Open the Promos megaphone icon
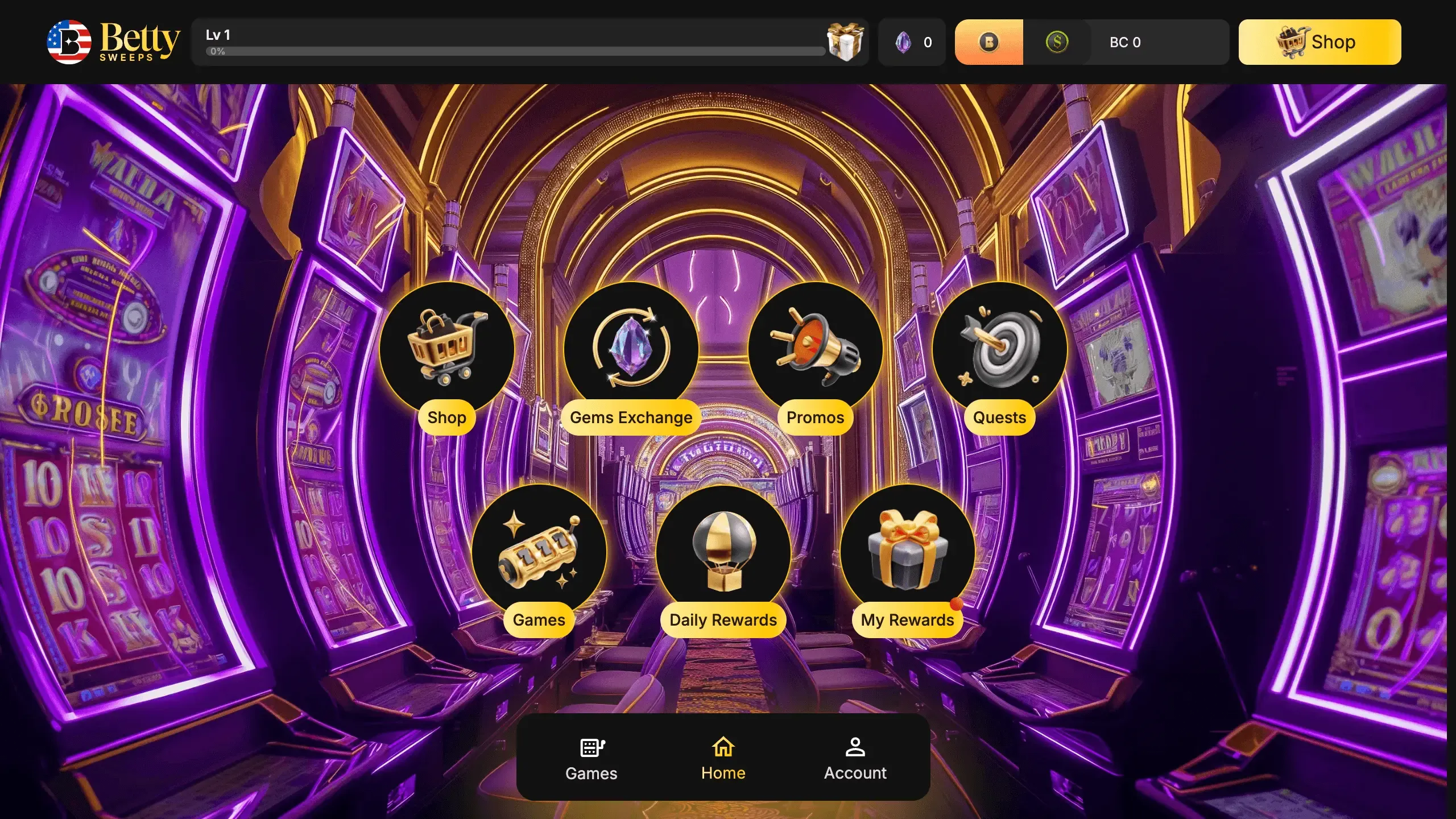Screen dimensions: 1456x819 point(814,347)
